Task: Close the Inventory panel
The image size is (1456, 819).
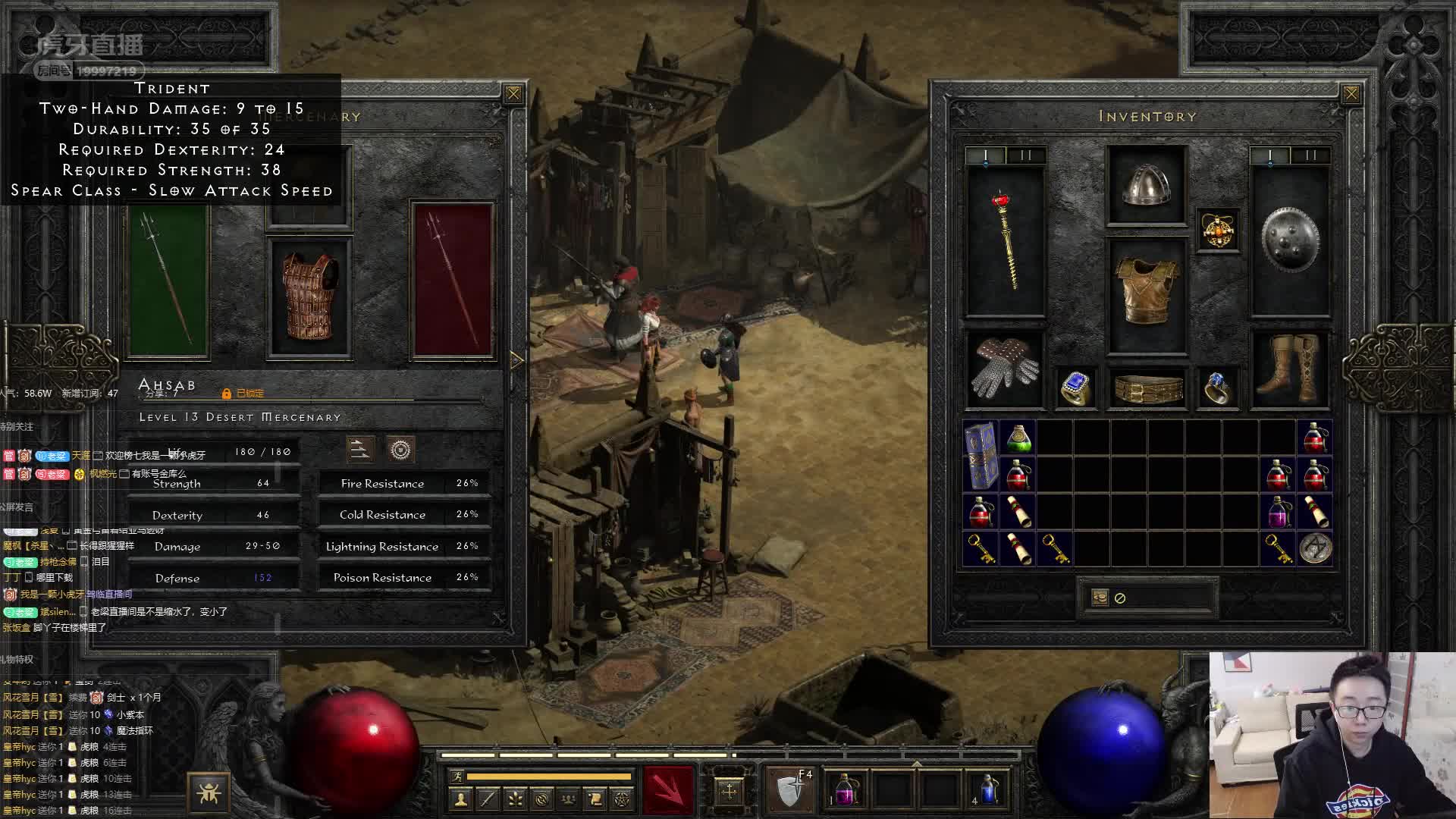Action: pyautogui.click(x=1351, y=94)
